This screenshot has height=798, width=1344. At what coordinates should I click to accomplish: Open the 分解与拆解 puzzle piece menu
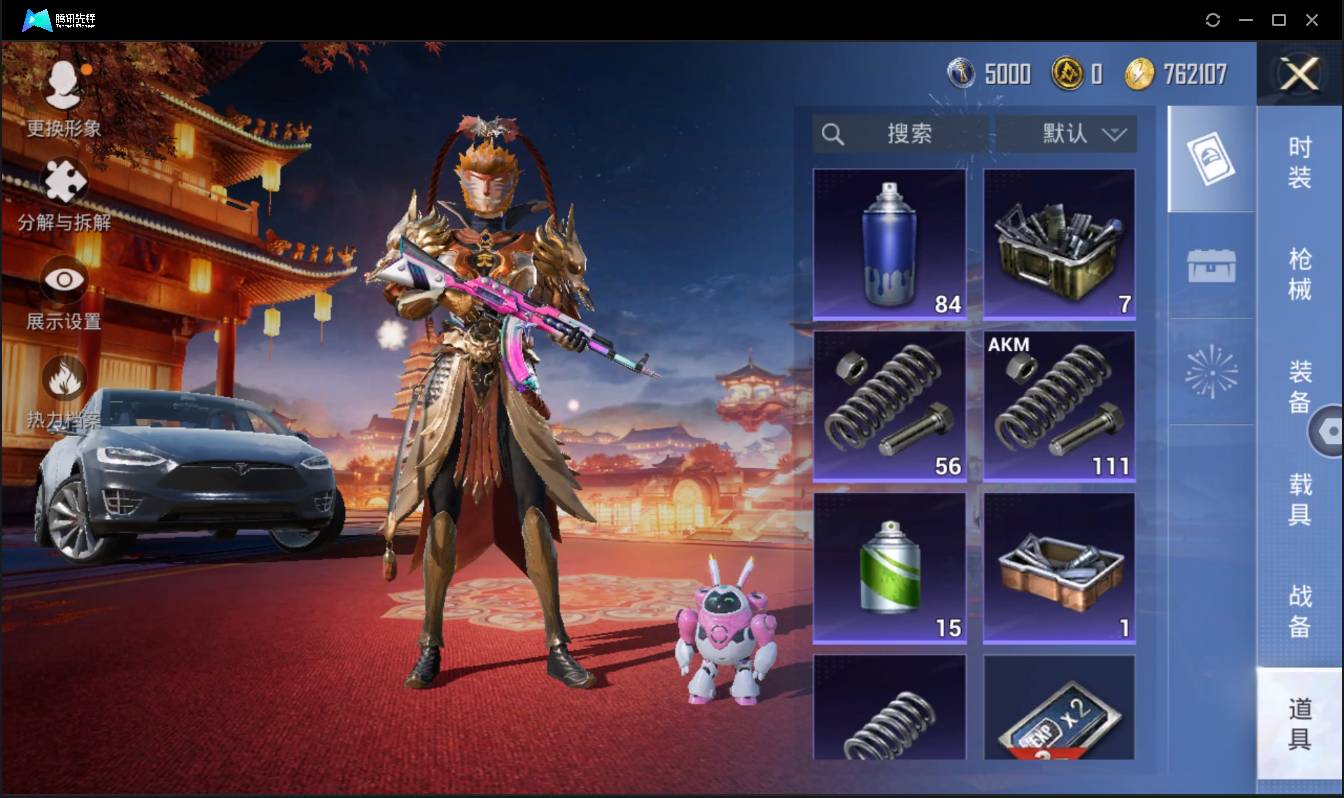64,194
